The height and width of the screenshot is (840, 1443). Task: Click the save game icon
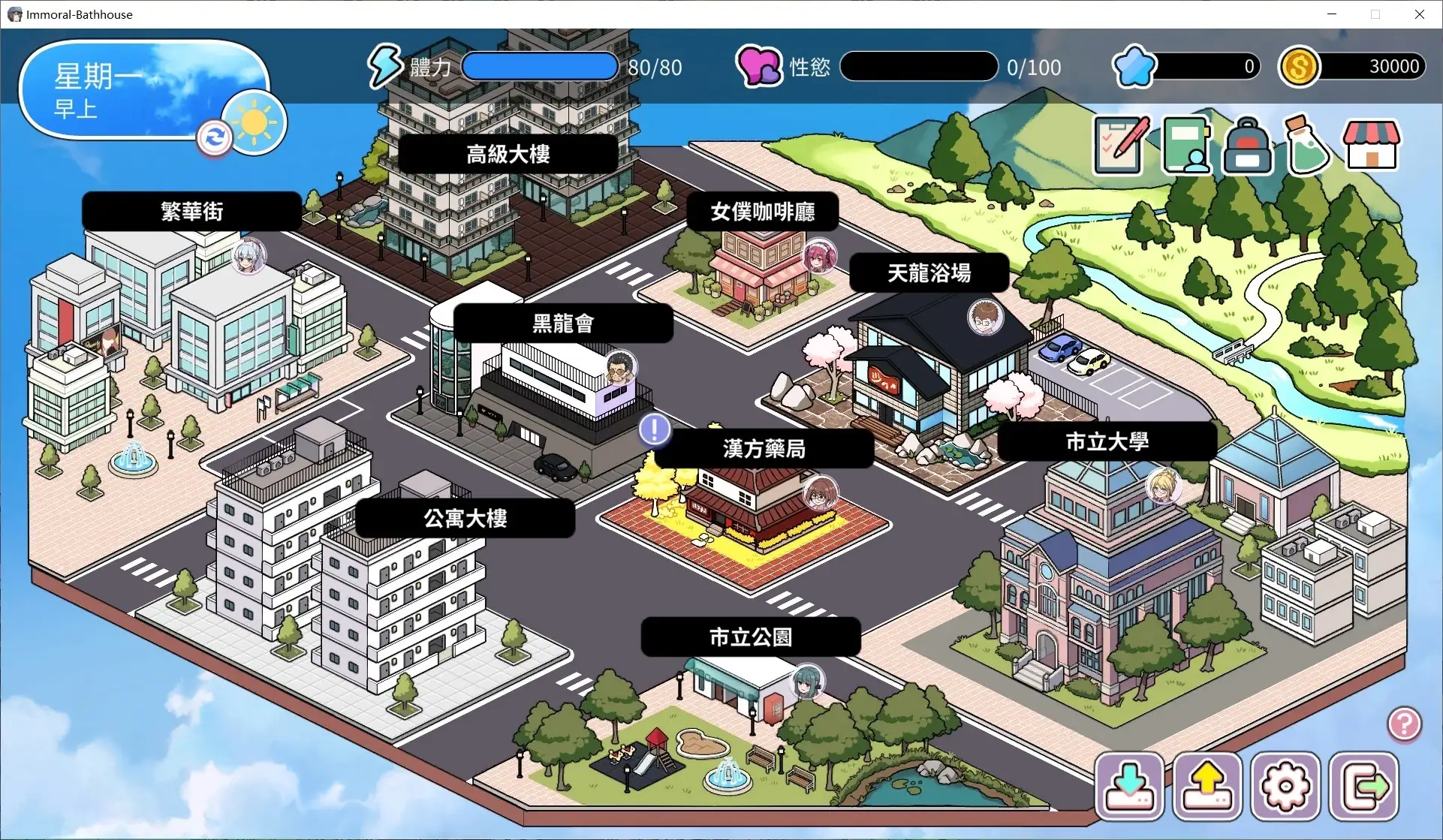(1129, 786)
